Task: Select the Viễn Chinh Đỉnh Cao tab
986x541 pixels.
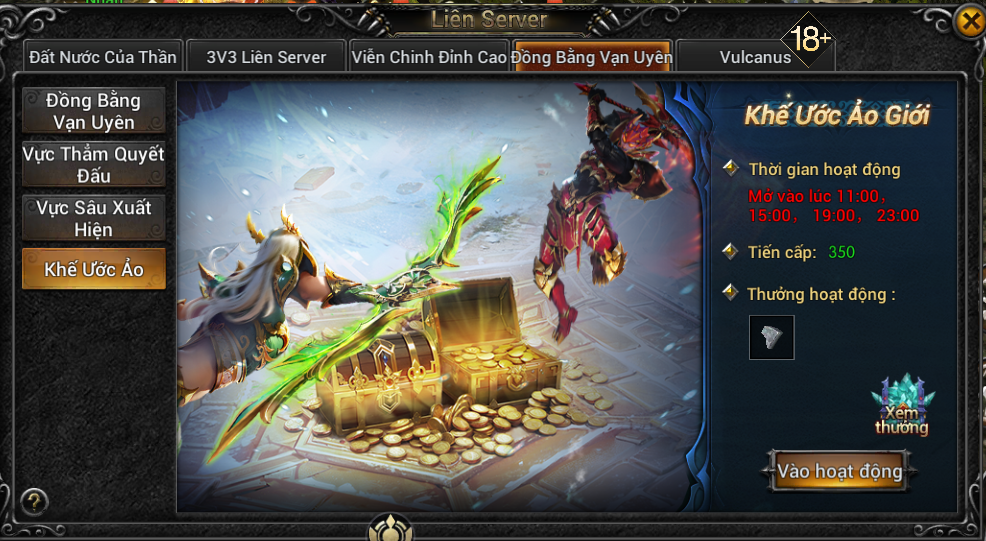Action: click(429, 57)
